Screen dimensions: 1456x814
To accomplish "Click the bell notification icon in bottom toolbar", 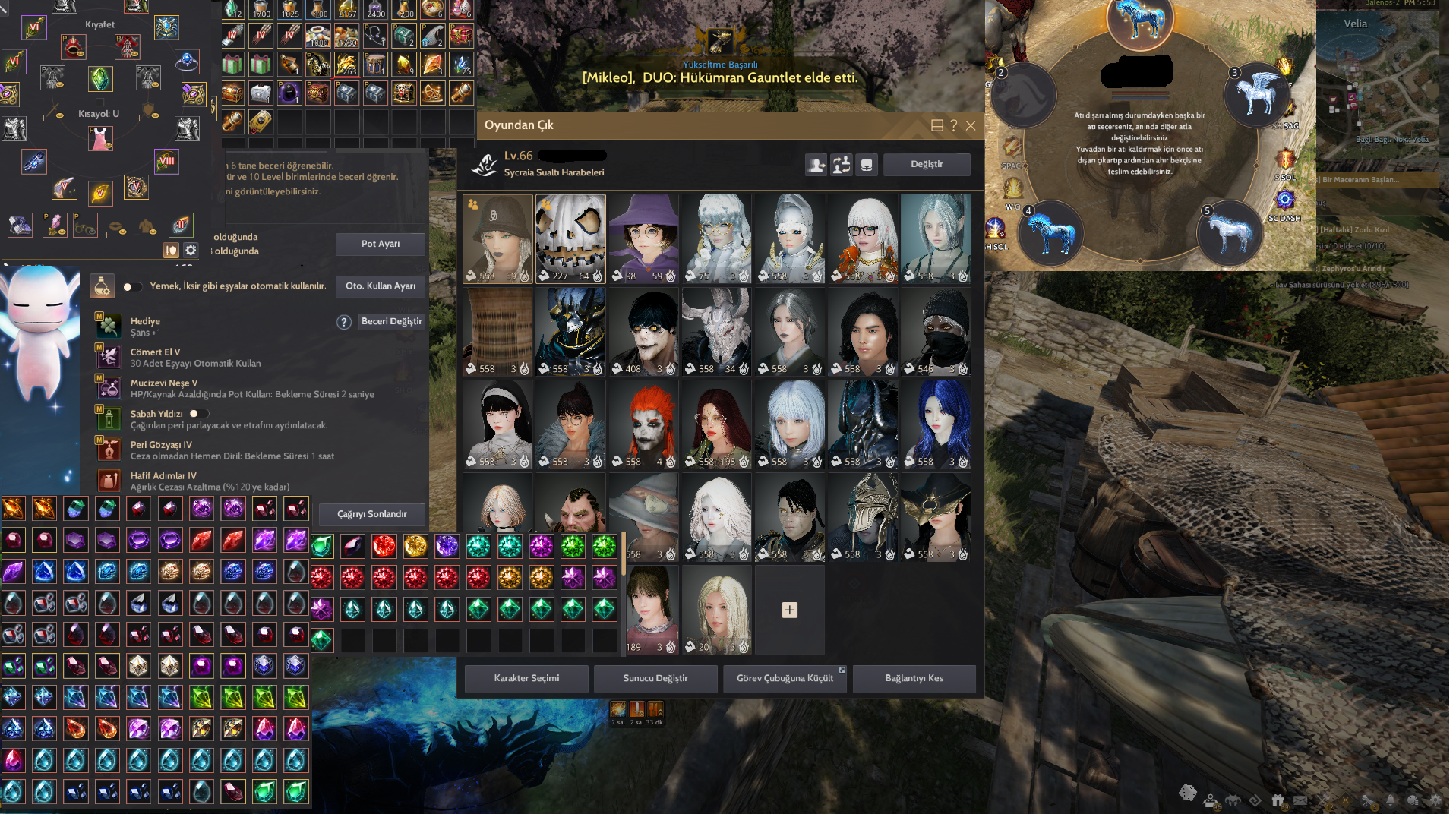I will tap(1391, 799).
